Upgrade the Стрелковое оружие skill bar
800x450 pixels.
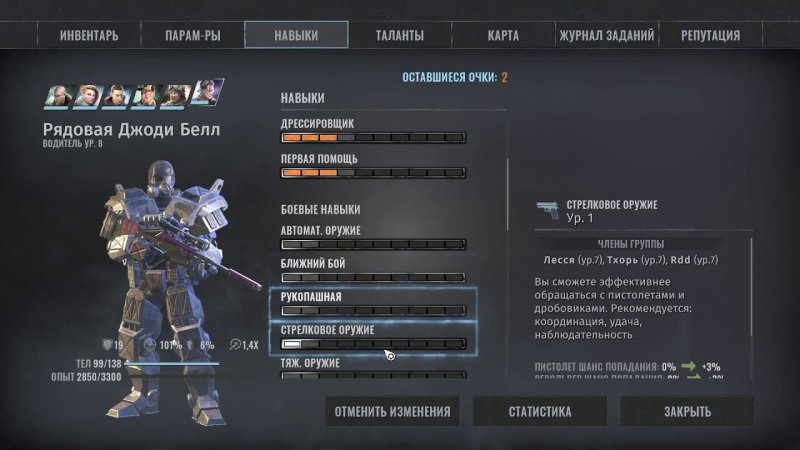pyautogui.click(x=374, y=344)
